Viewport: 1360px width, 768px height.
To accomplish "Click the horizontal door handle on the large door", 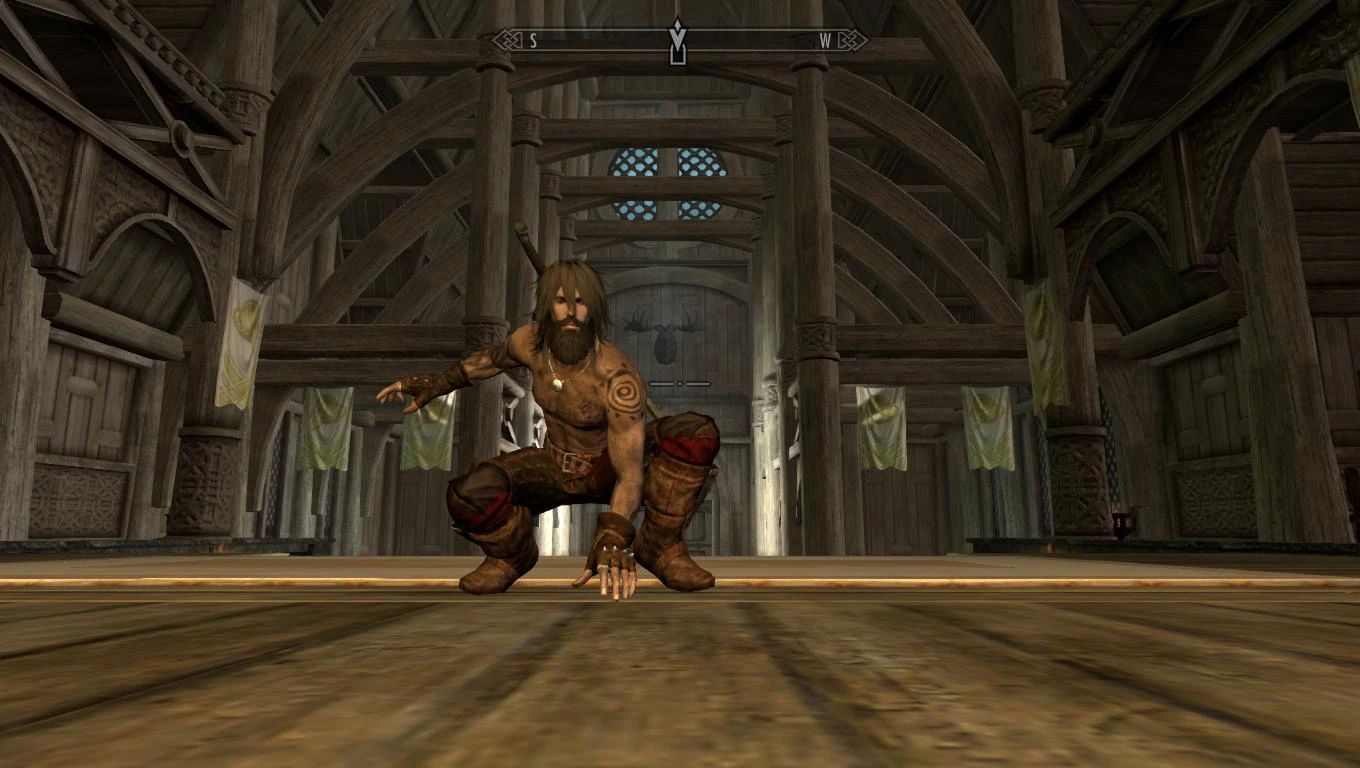I will (x=680, y=384).
